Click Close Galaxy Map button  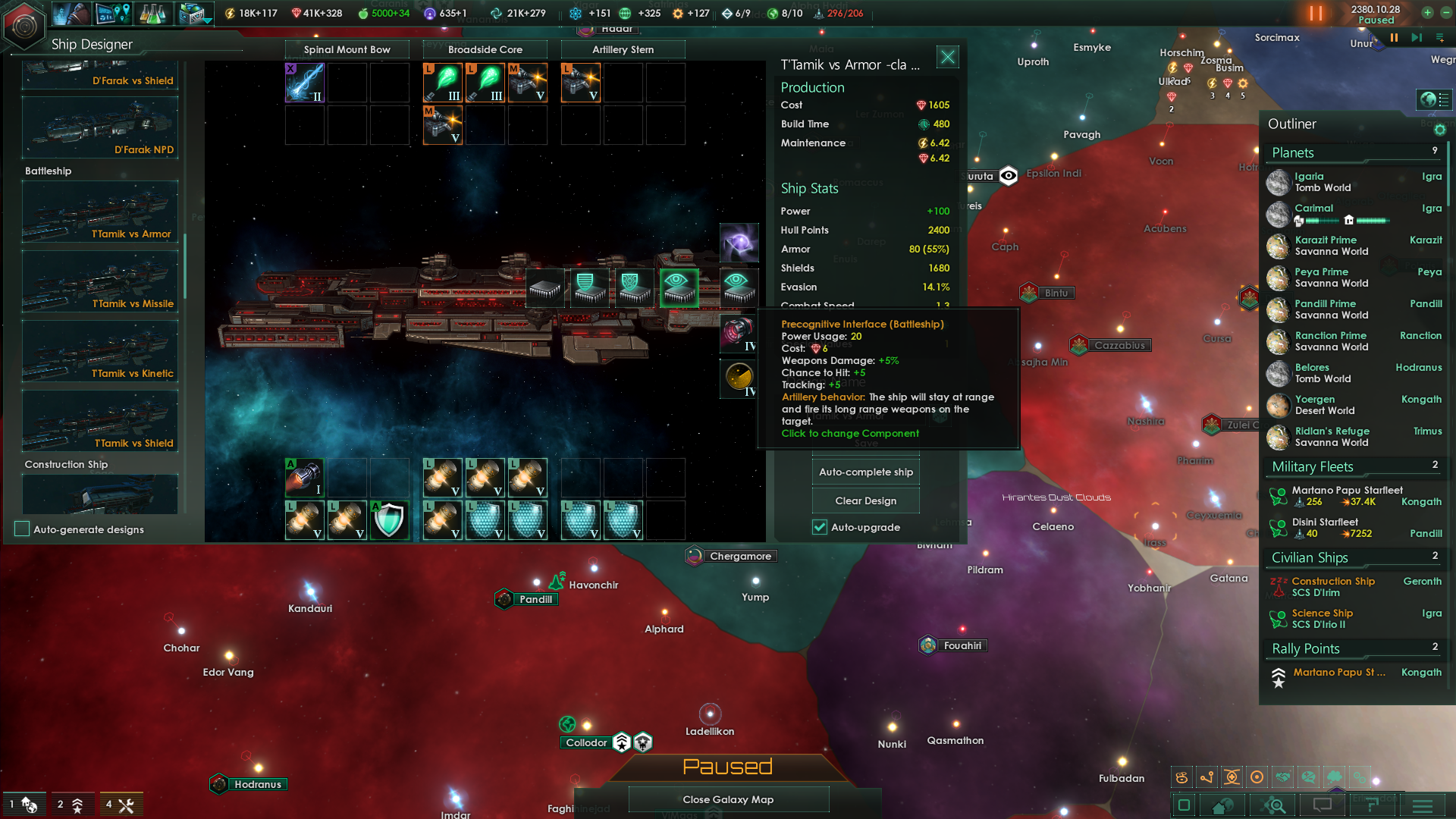coord(728,799)
